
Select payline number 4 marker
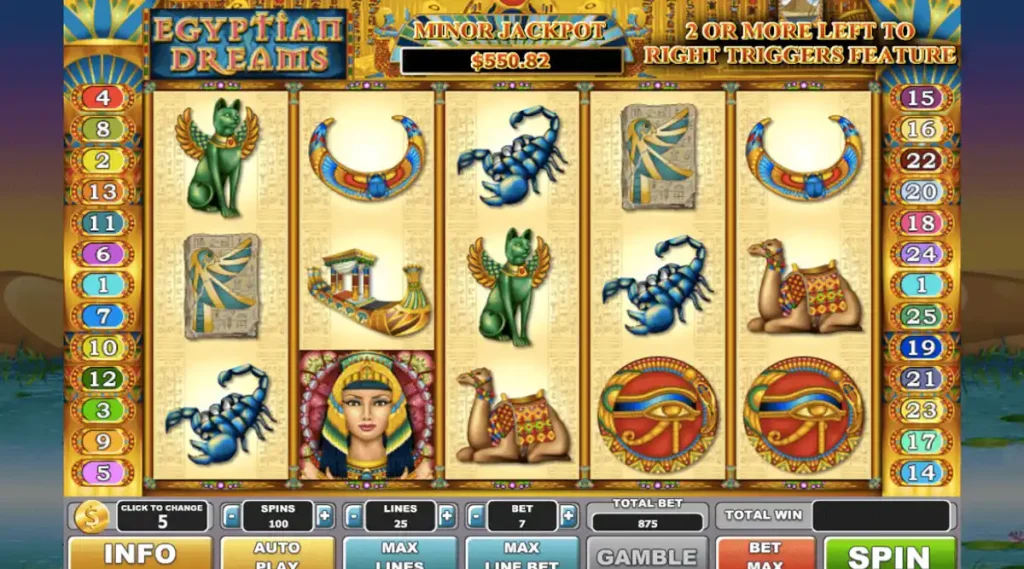[102, 98]
